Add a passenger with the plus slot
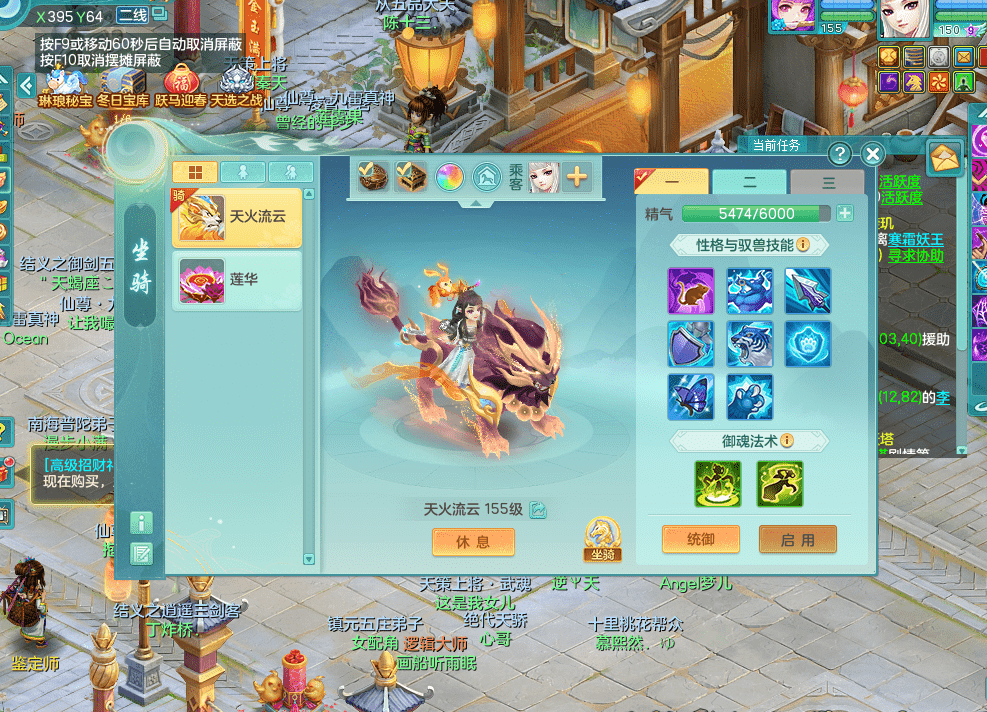Image resolution: width=987 pixels, height=712 pixels. click(576, 177)
